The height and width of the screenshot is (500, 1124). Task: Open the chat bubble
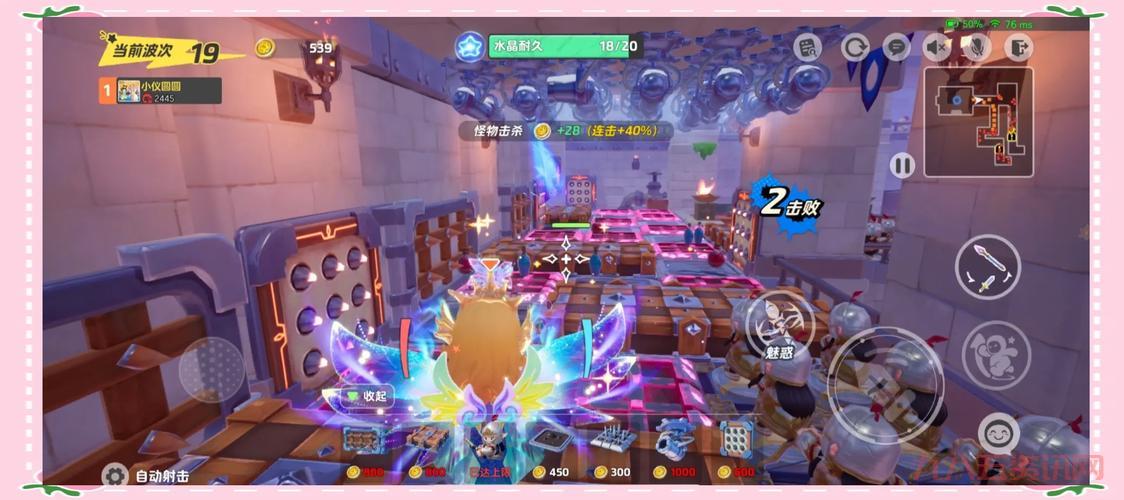[896, 47]
